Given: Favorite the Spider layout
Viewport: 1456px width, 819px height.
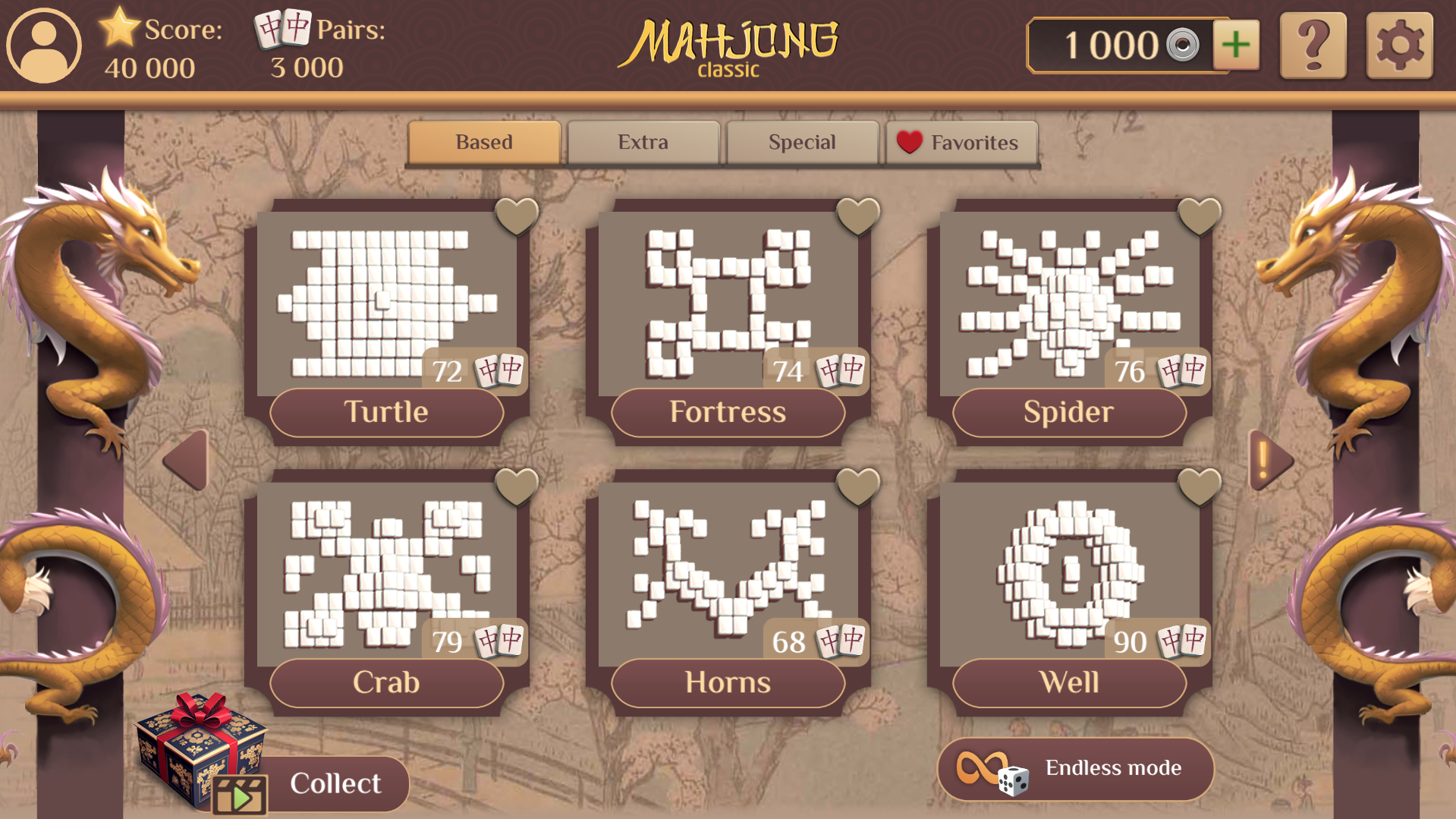Looking at the screenshot, I should 1200,216.
